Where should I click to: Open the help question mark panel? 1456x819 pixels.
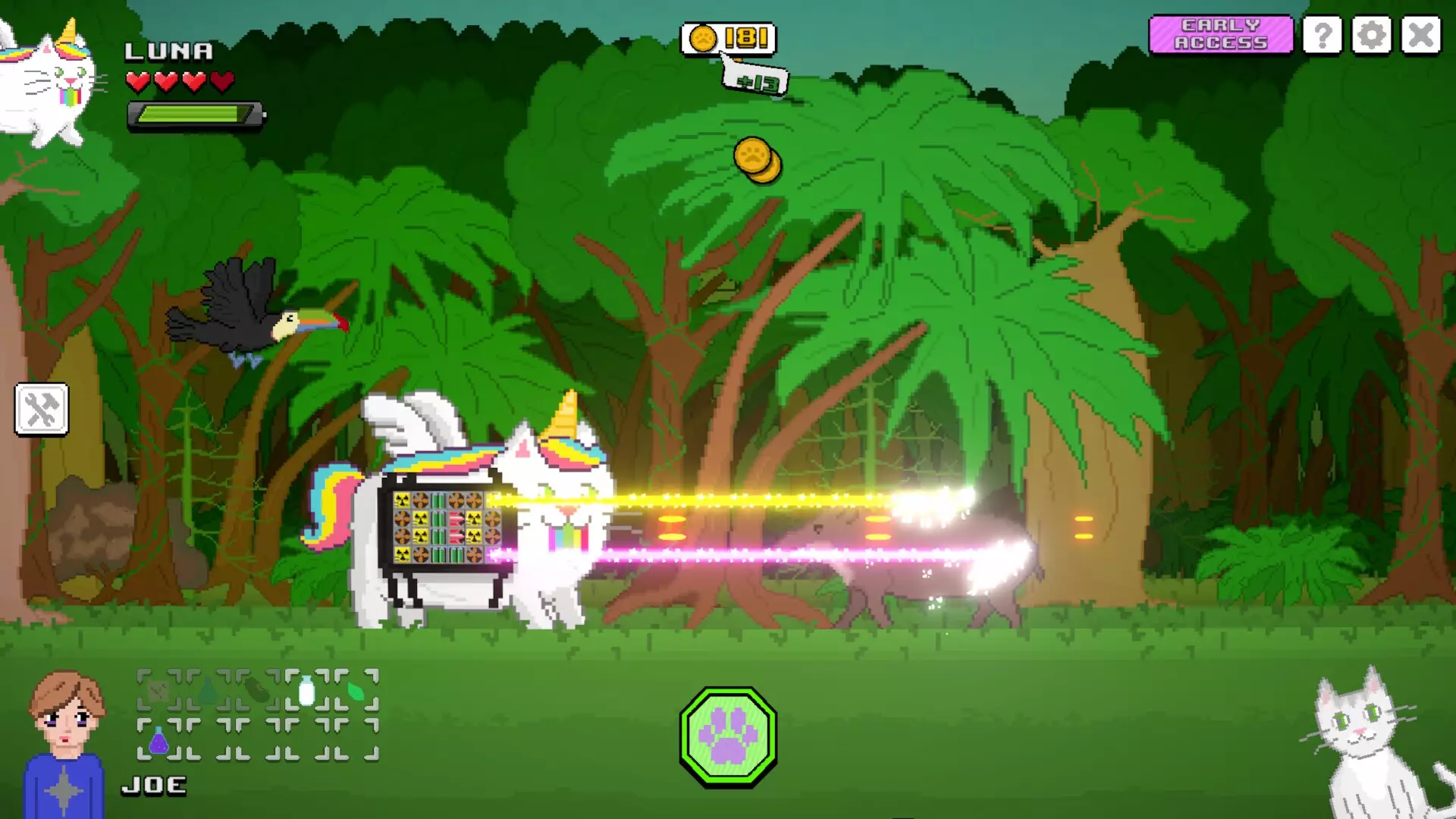click(1323, 36)
